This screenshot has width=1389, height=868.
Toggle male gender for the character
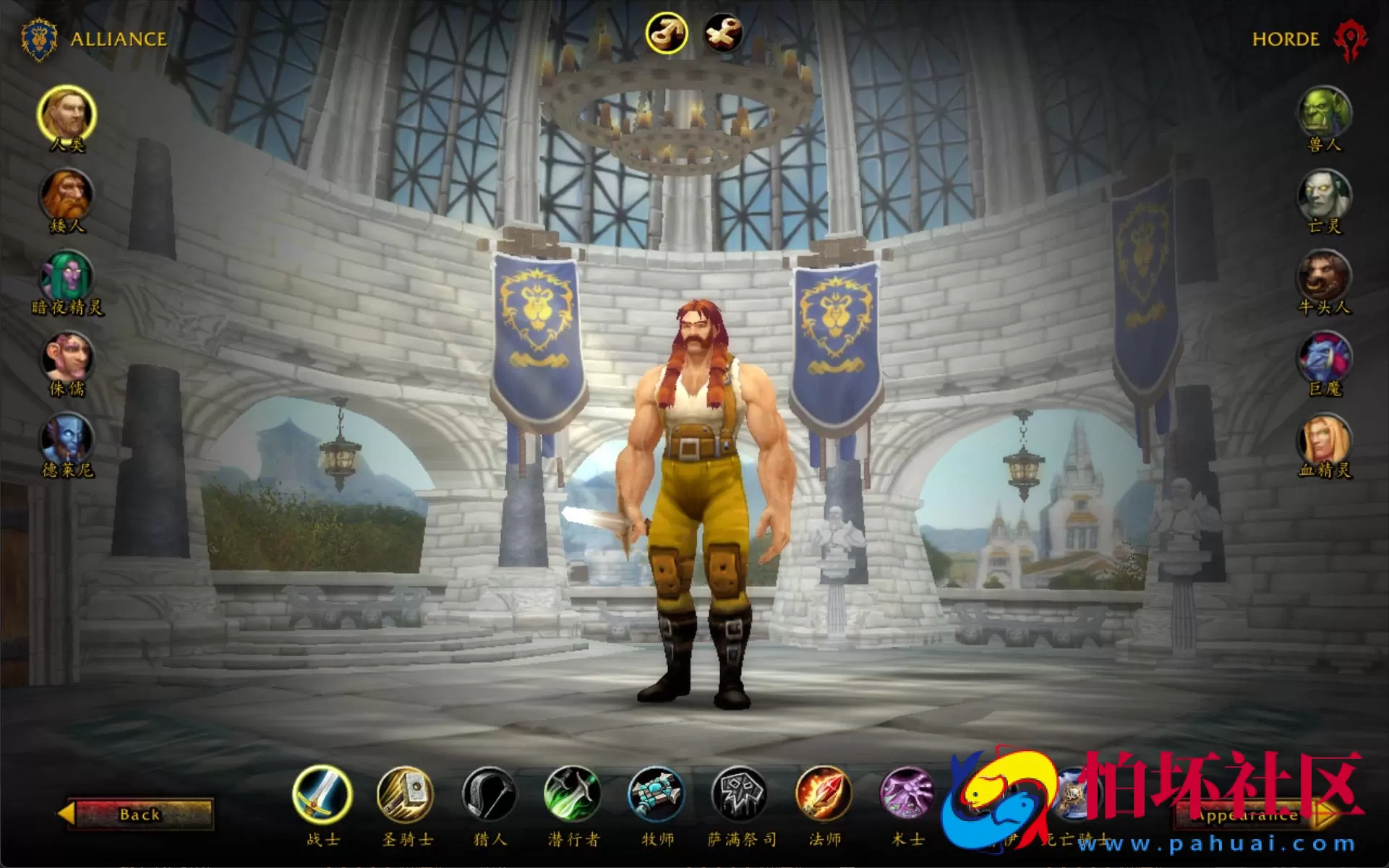667,33
